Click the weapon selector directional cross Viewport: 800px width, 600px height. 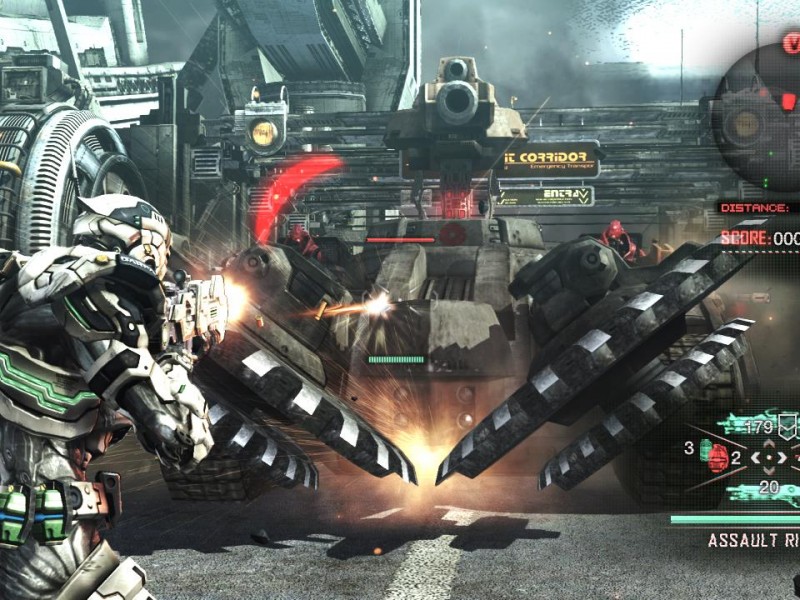click(767, 459)
